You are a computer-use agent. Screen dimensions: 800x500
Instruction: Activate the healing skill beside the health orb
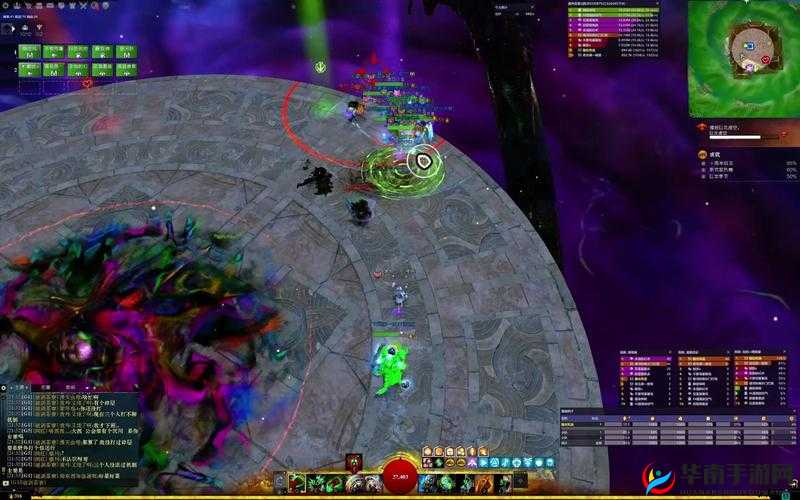[428, 483]
